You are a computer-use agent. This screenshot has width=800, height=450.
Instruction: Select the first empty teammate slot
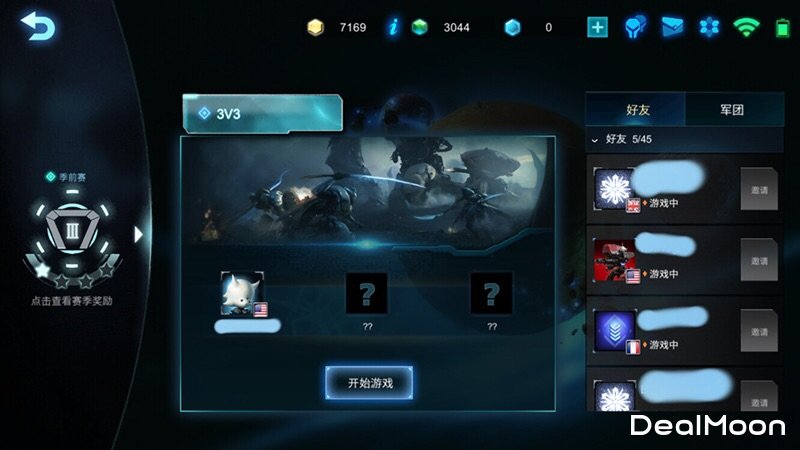click(x=366, y=293)
